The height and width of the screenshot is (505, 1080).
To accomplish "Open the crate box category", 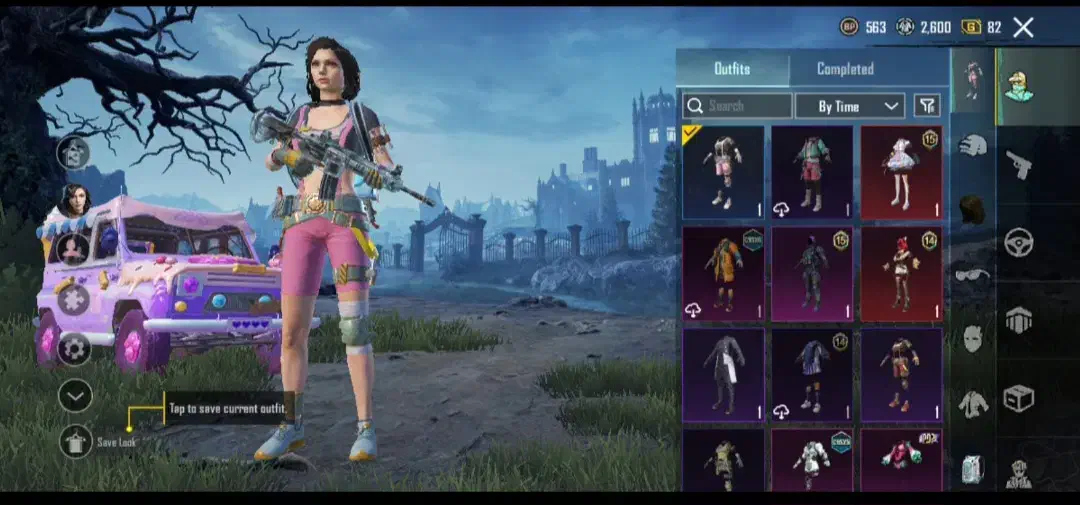I will pos(1018,398).
